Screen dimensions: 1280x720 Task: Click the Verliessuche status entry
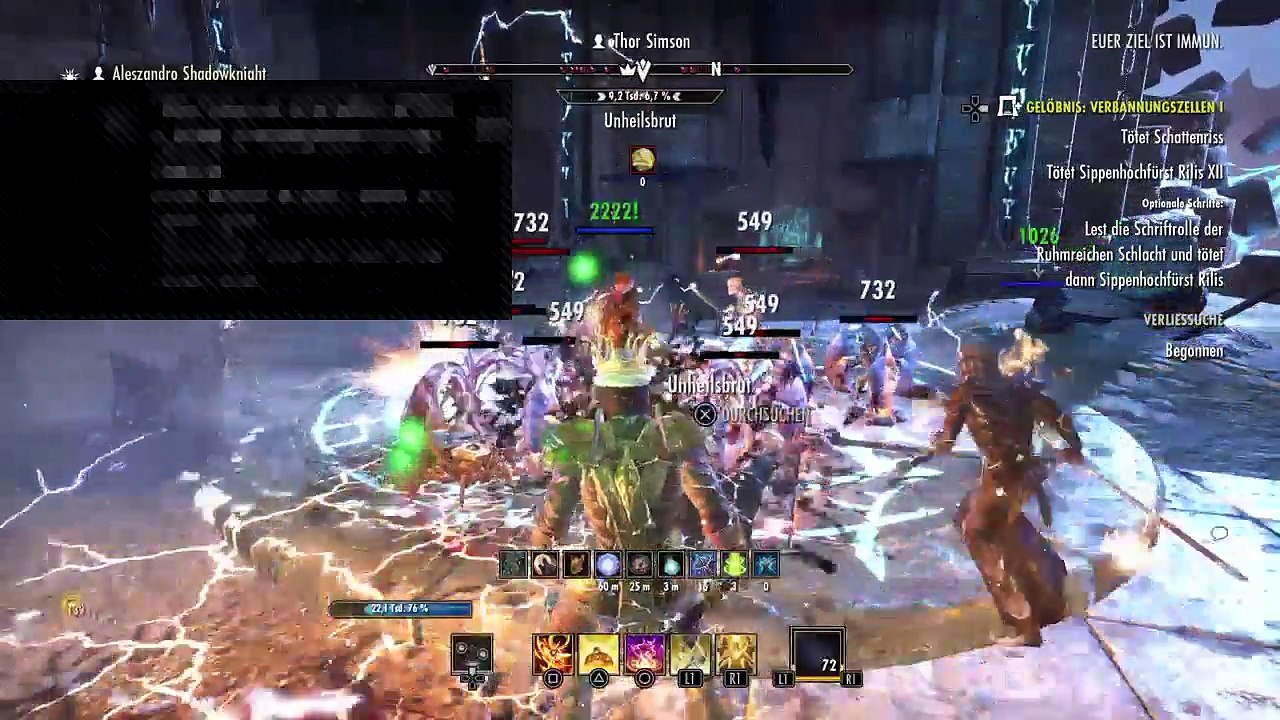[1184, 320]
